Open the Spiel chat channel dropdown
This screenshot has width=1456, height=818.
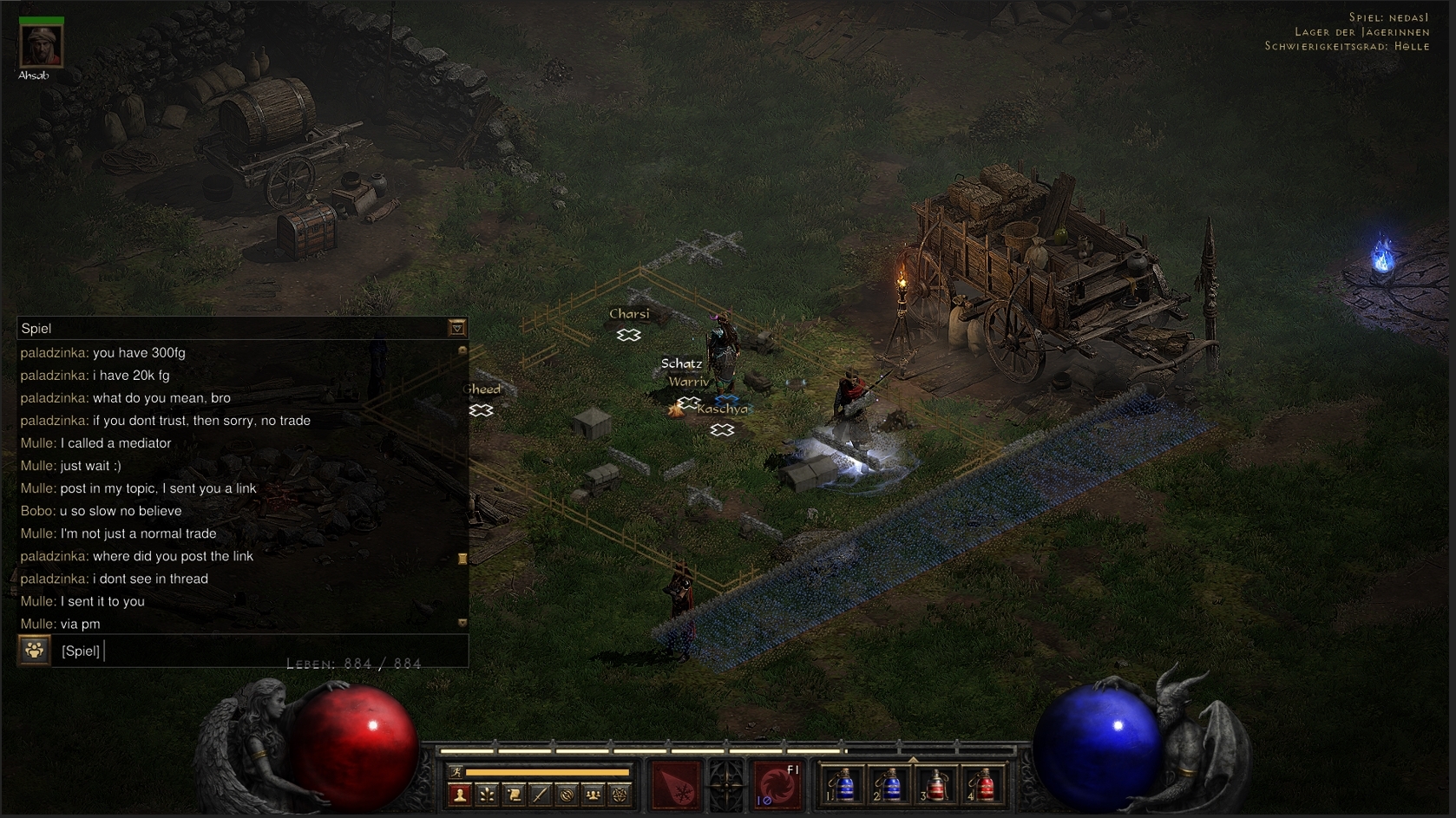(456, 328)
